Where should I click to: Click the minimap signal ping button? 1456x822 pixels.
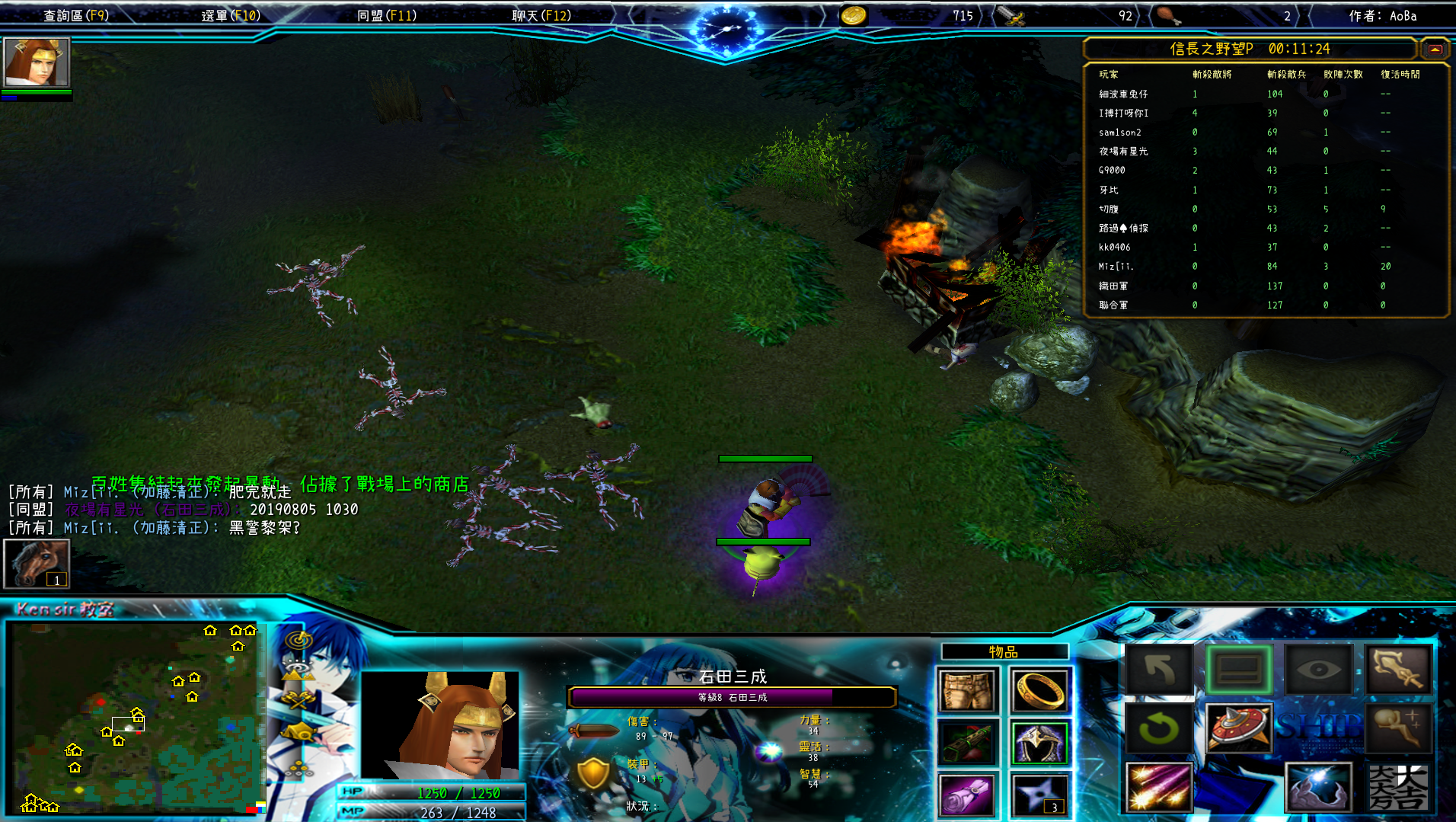299,640
